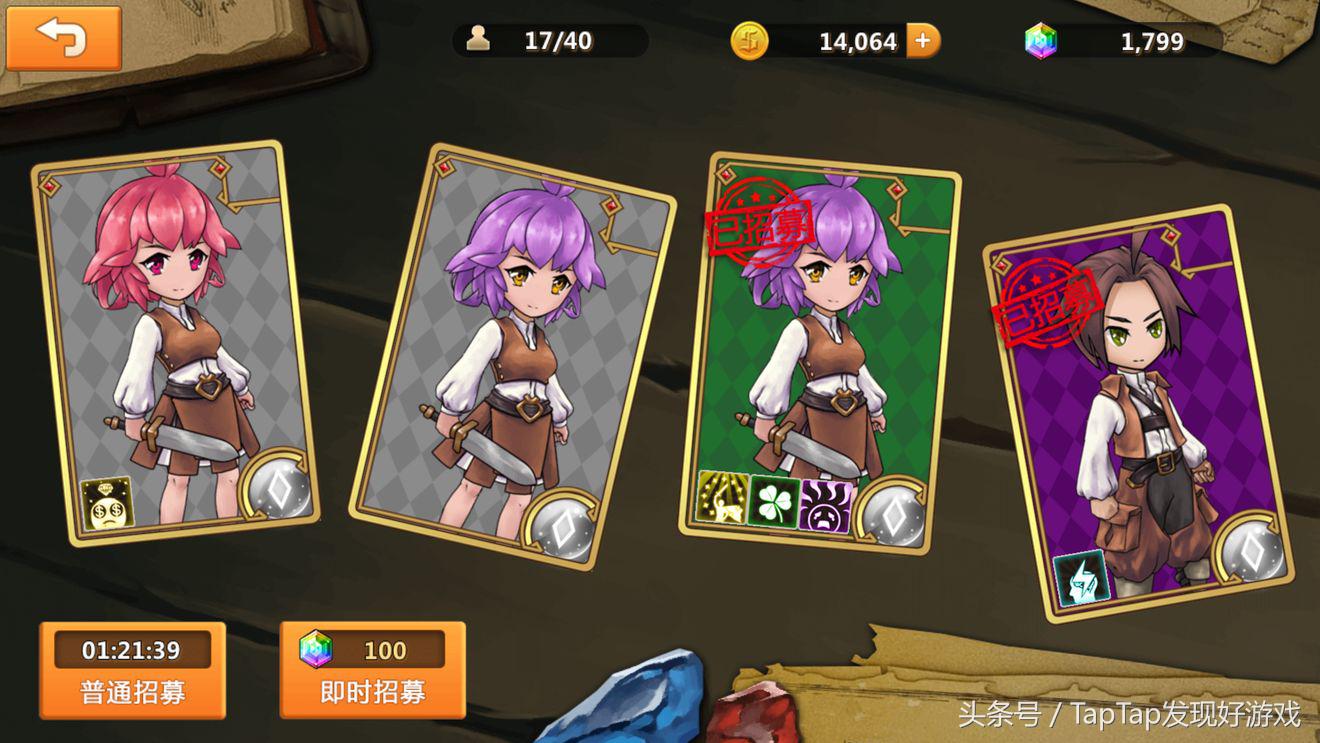
Task: Inspect the four-leaf clover trait icon
Action: coord(774,502)
